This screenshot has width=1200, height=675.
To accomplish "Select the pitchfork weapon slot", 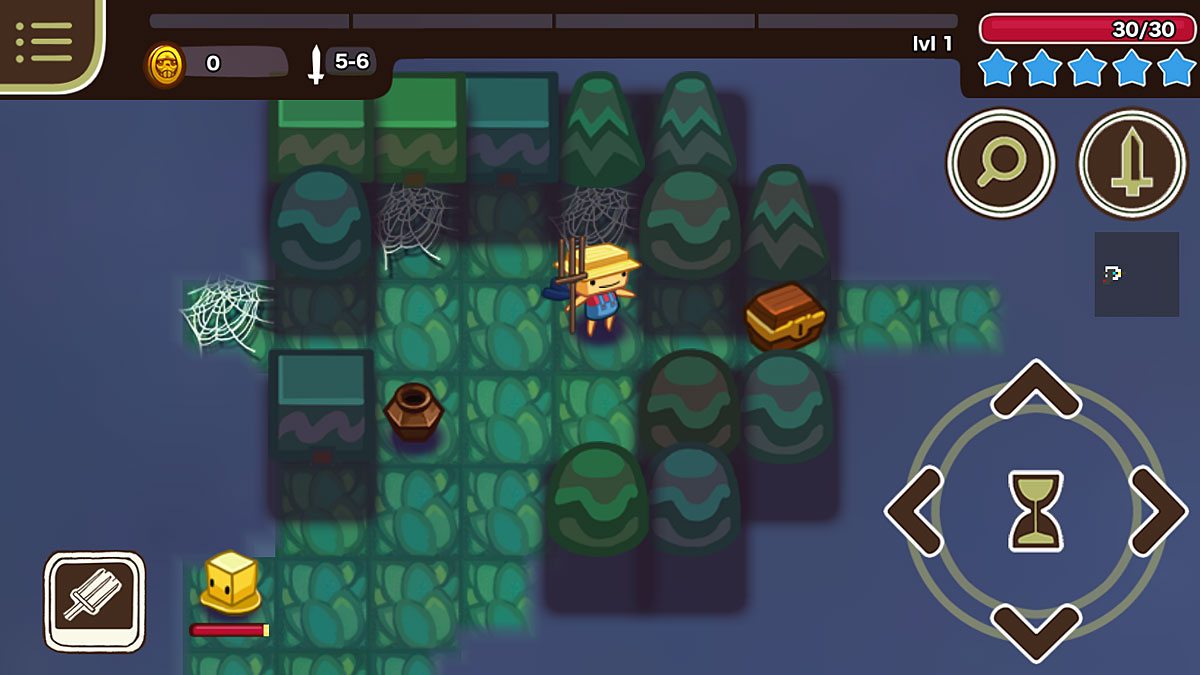I will click(94, 601).
